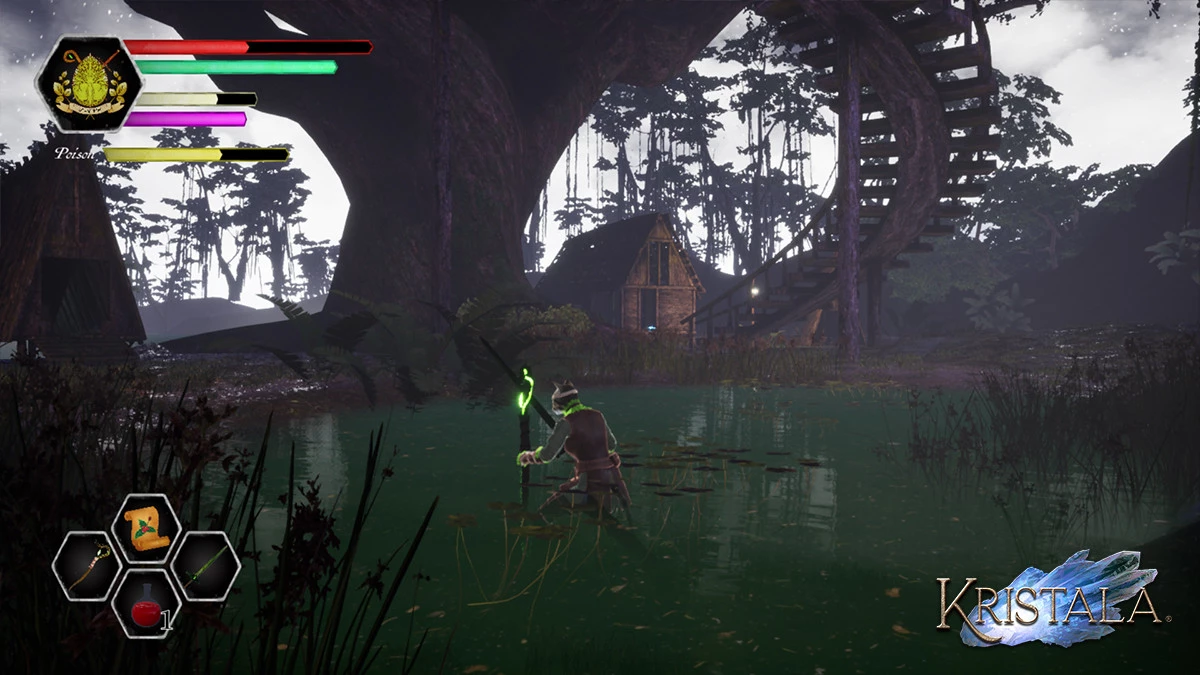Image resolution: width=1200 pixels, height=675 pixels.
Task: Click the golden tree clan emblem
Action: pyautogui.click(x=89, y=84)
